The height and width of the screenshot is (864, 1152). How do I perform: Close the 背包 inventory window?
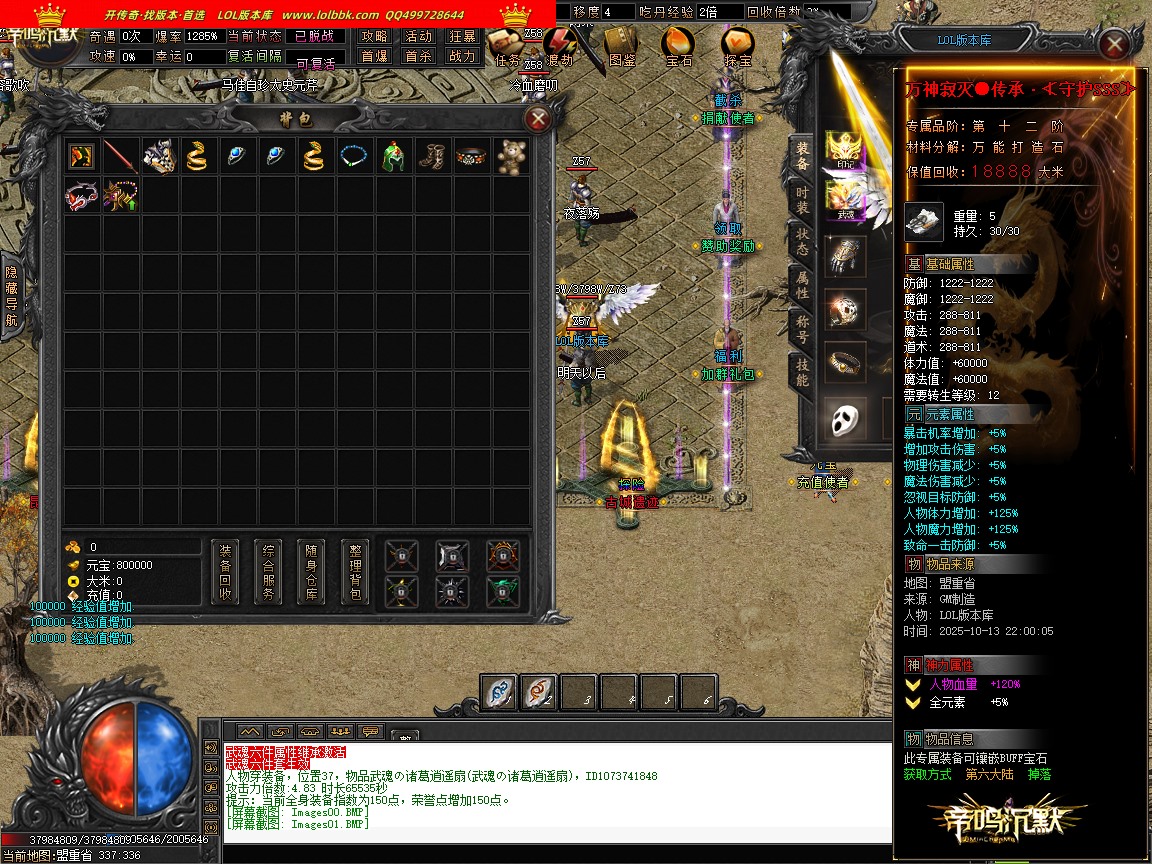click(x=538, y=120)
